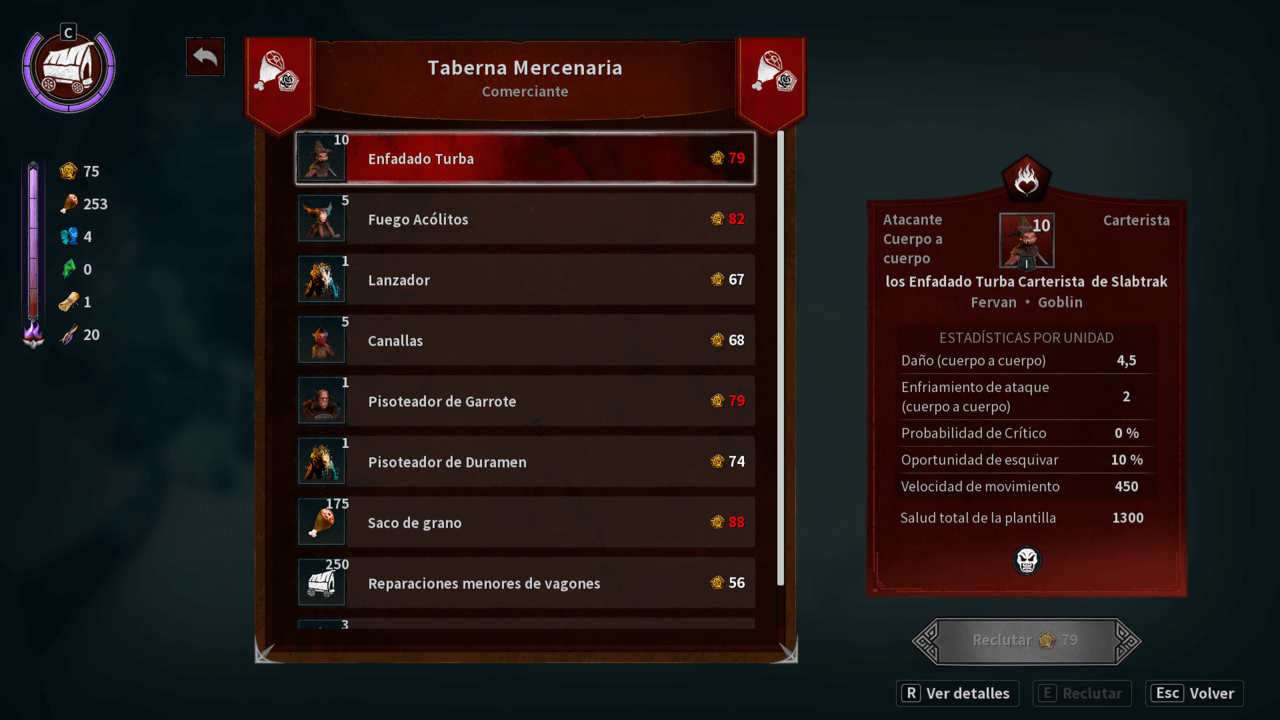Viewport: 1280px width, 720px height.
Task: Choose the Pisoteador de Duramen entry
Action: pos(525,462)
